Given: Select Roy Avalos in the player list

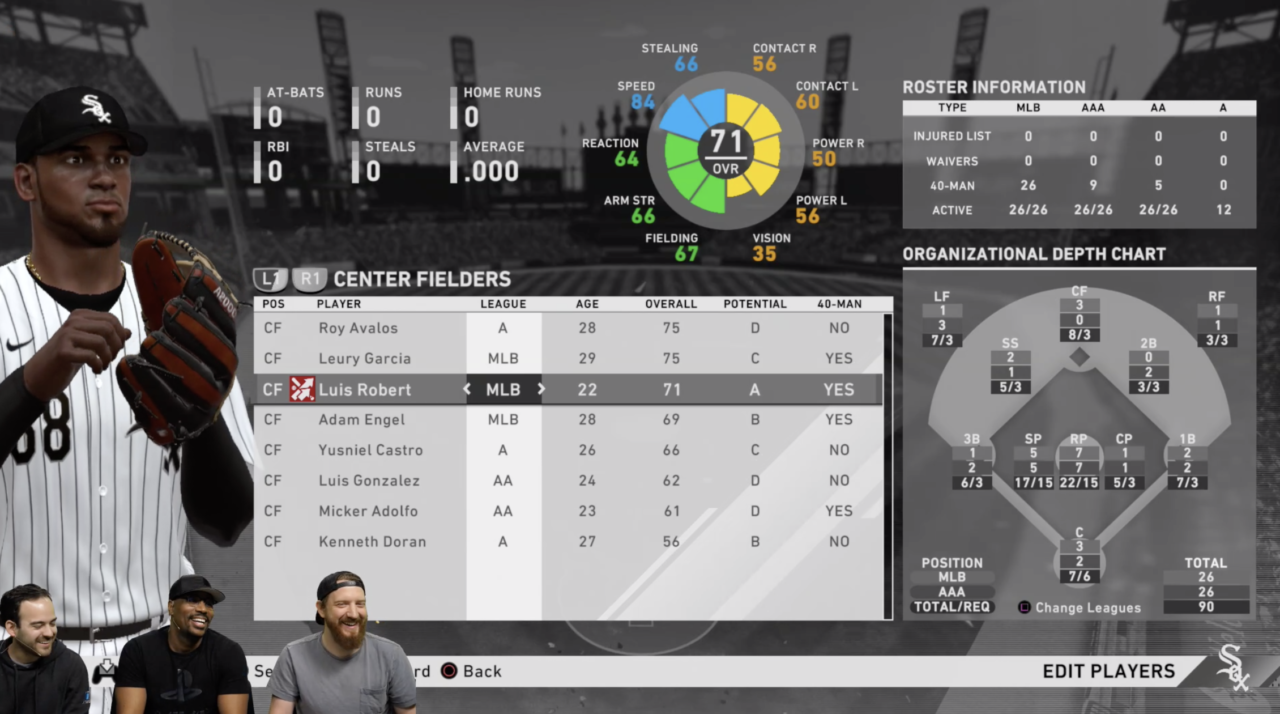Looking at the screenshot, I should pos(358,328).
